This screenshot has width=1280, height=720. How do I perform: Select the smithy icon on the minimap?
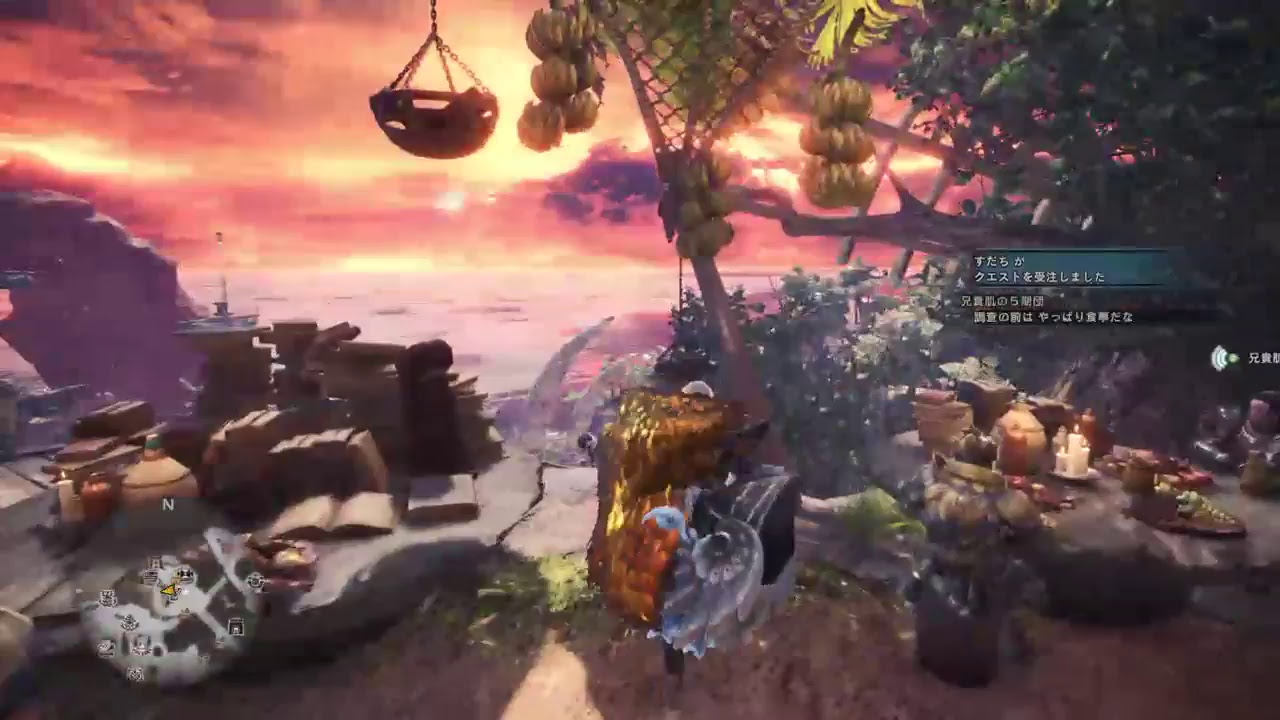point(107,597)
